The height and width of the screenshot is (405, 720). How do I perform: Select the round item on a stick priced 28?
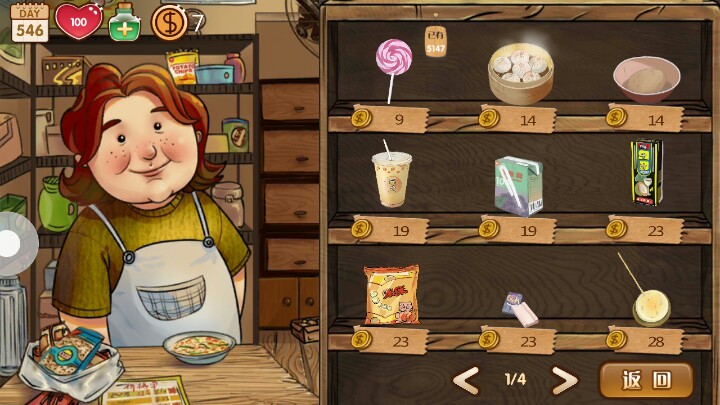tap(650, 304)
